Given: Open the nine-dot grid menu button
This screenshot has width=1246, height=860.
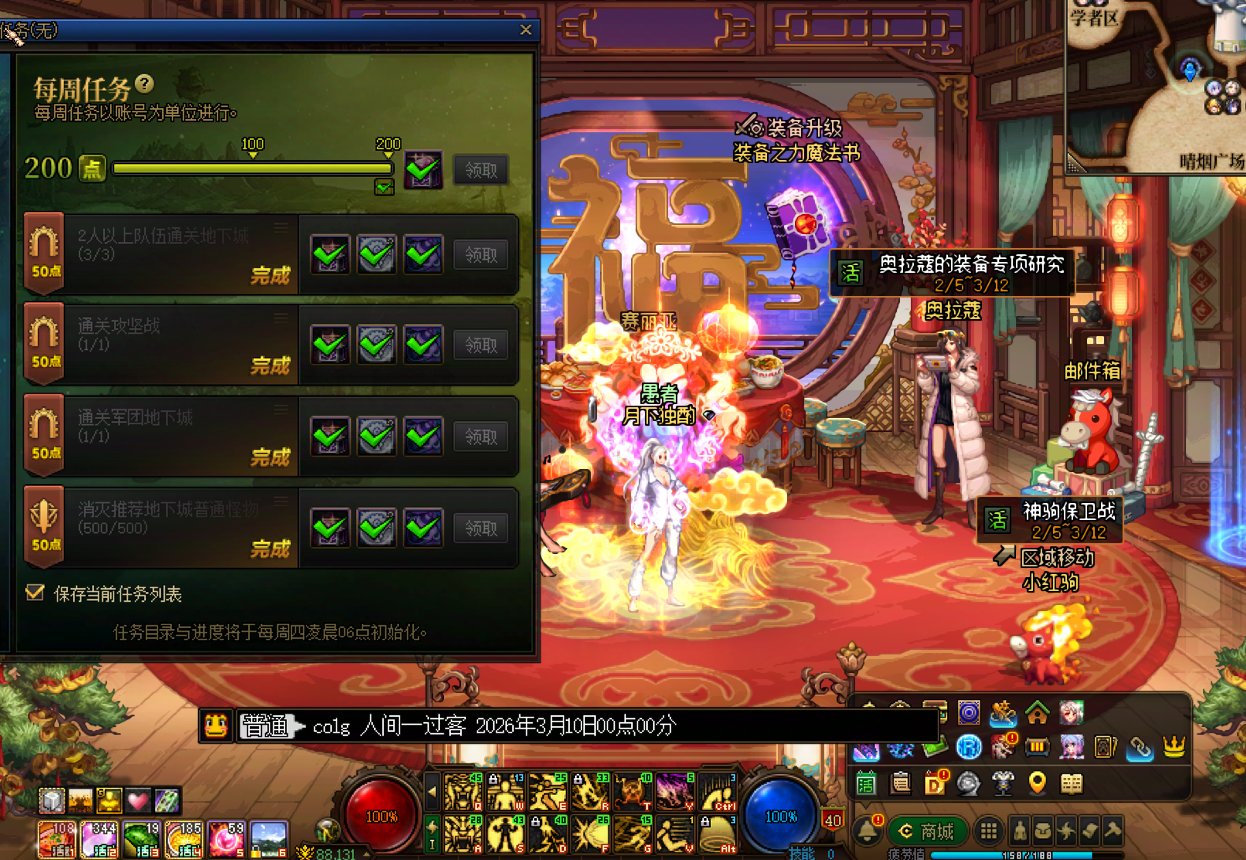Looking at the screenshot, I should 987,831.
